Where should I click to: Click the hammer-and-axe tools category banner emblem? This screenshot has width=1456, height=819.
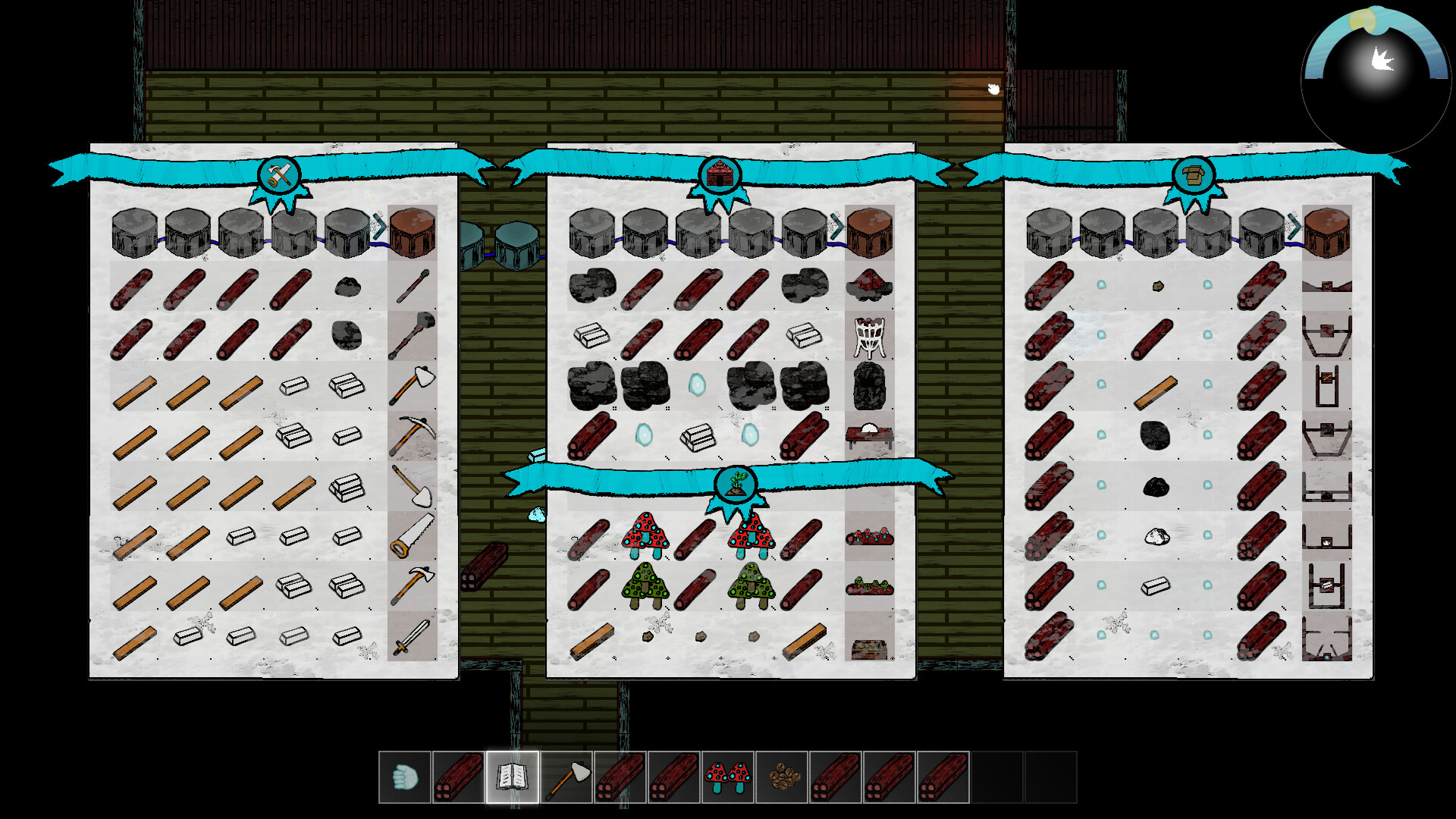point(278,174)
